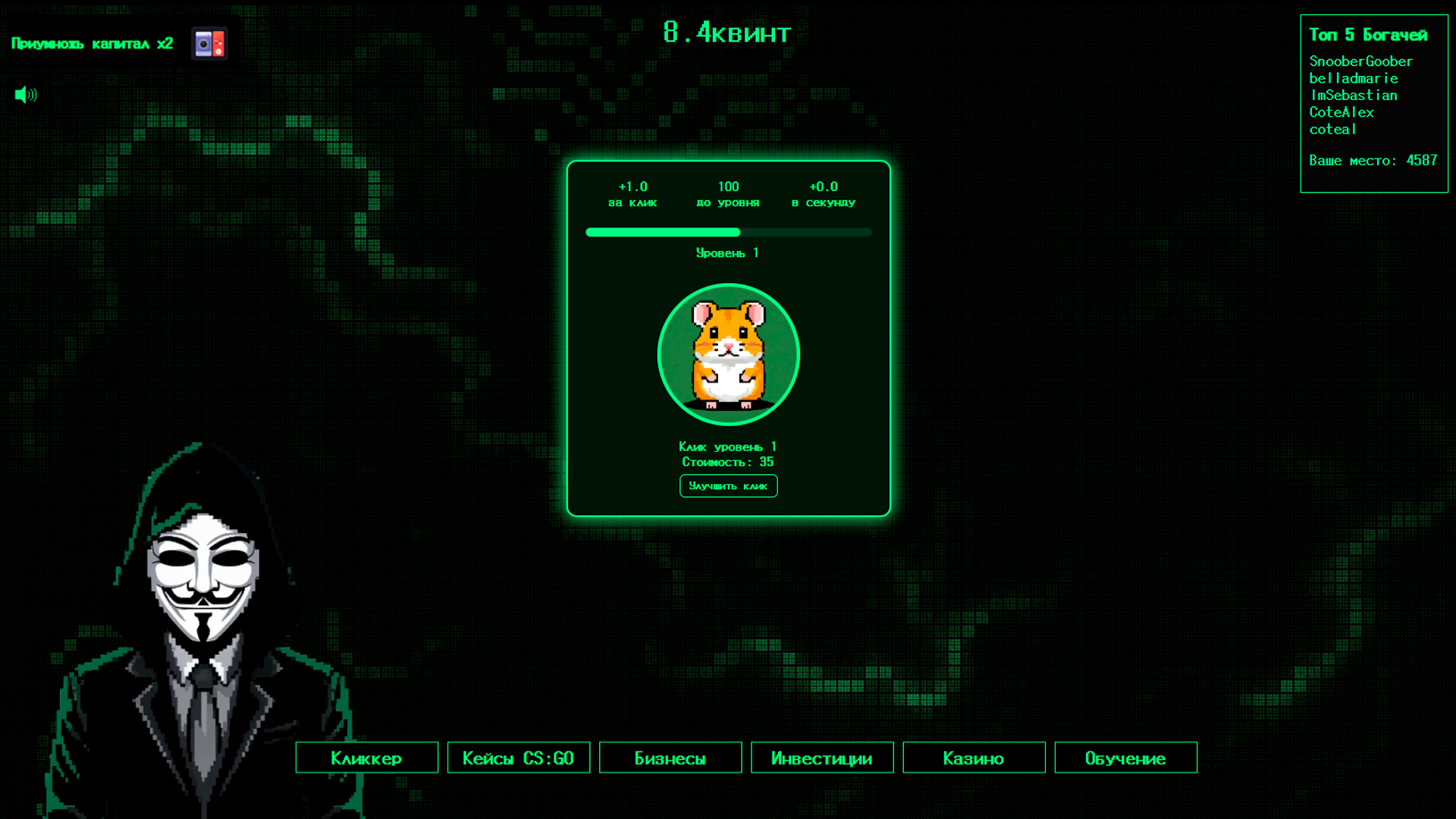Click the +0.0 в секунду indicator
The image size is (1456, 819).
824,193
